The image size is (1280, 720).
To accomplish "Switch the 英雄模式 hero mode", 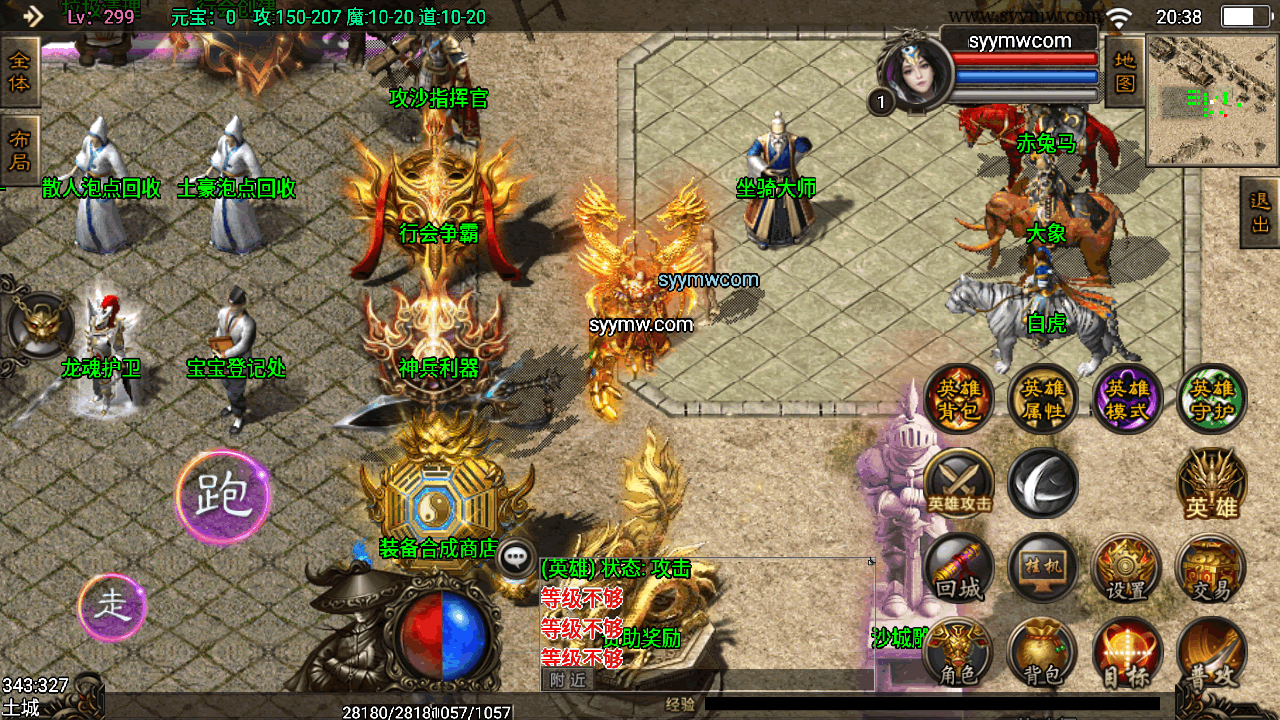I will (x=1127, y=398).
